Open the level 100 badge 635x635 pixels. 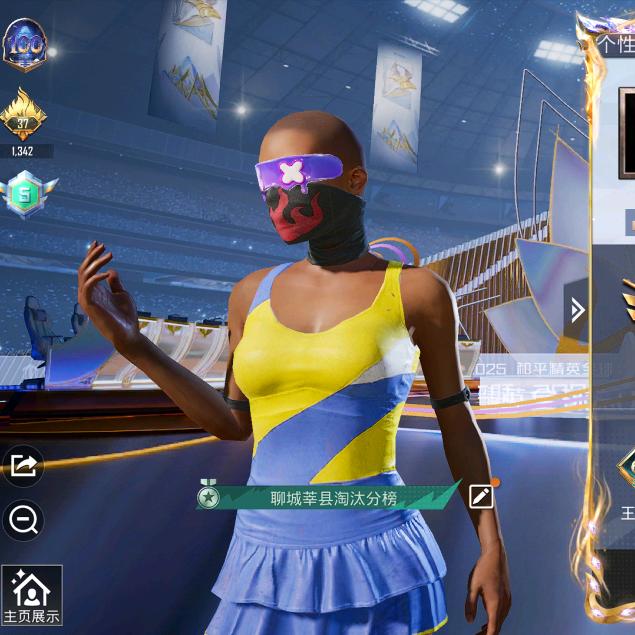coord(24,44)
